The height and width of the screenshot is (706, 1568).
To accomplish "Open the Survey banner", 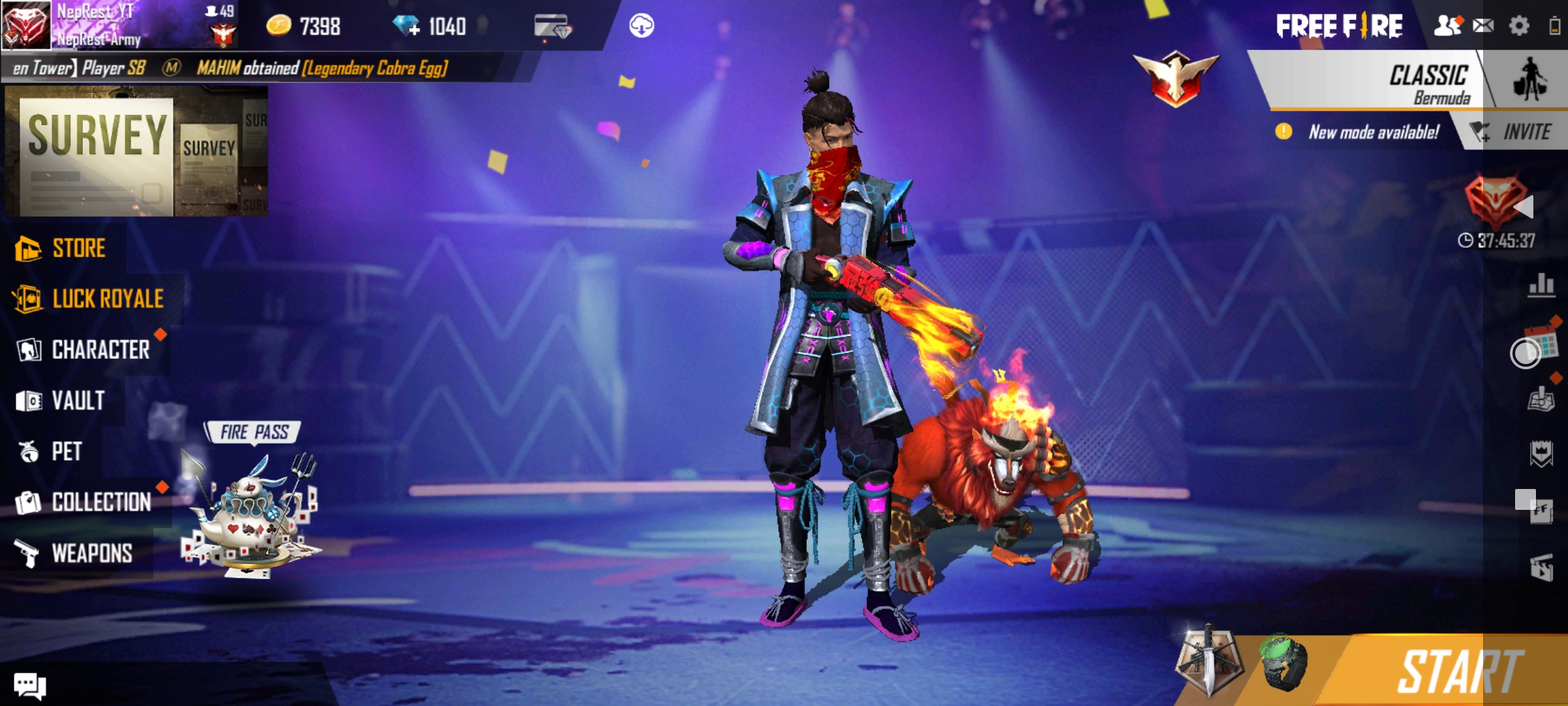I will coord(136,152).
